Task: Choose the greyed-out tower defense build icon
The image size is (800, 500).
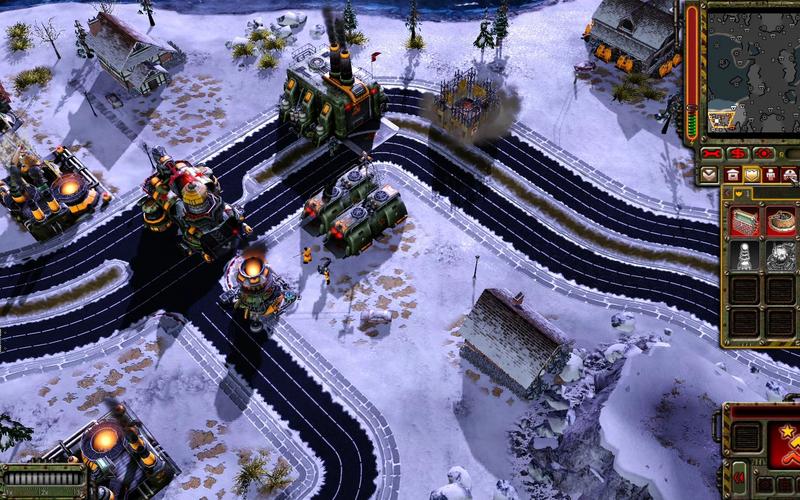Action: click(x=744, y=256)
